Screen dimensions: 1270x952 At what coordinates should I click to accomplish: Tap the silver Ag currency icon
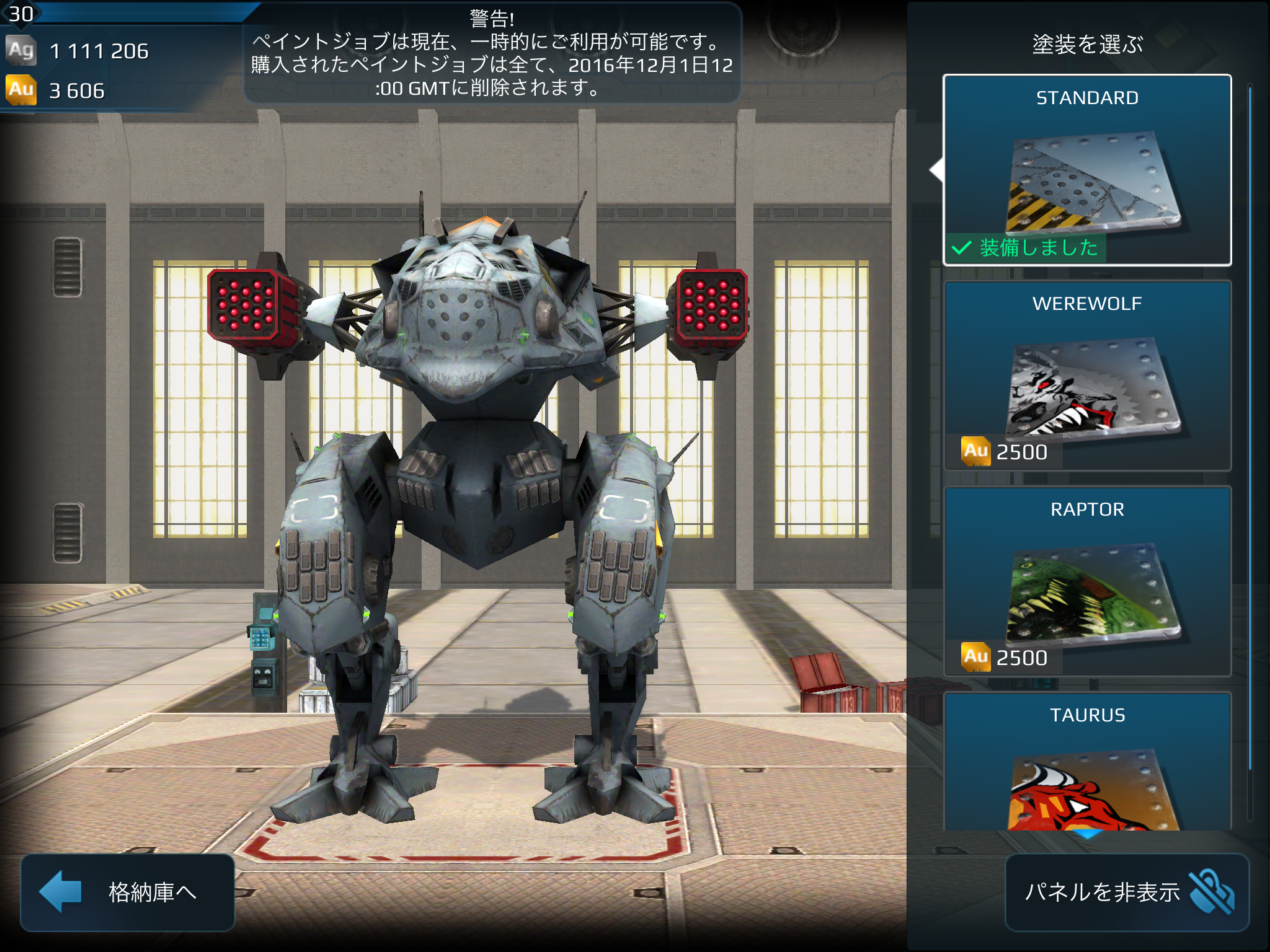click(x=21, y=50)
